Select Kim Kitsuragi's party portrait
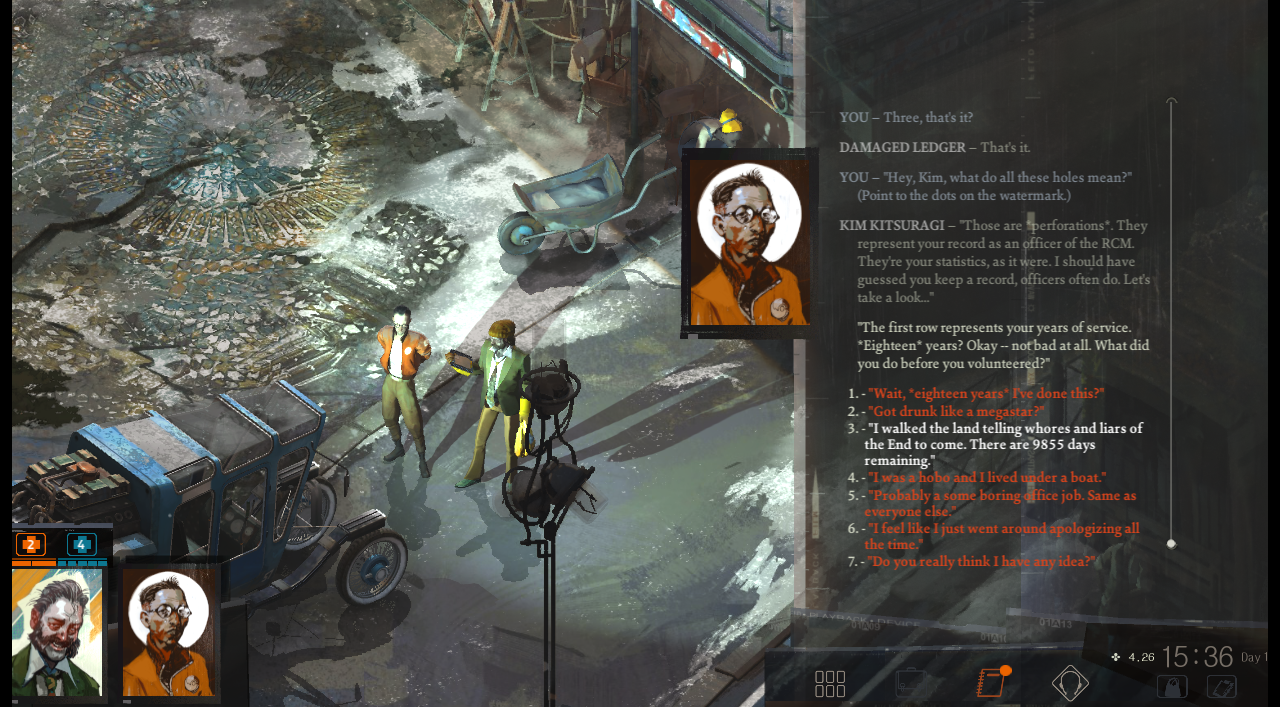Image resolution: width=1280 pixels, height=707 pixels. coord(169,632)
